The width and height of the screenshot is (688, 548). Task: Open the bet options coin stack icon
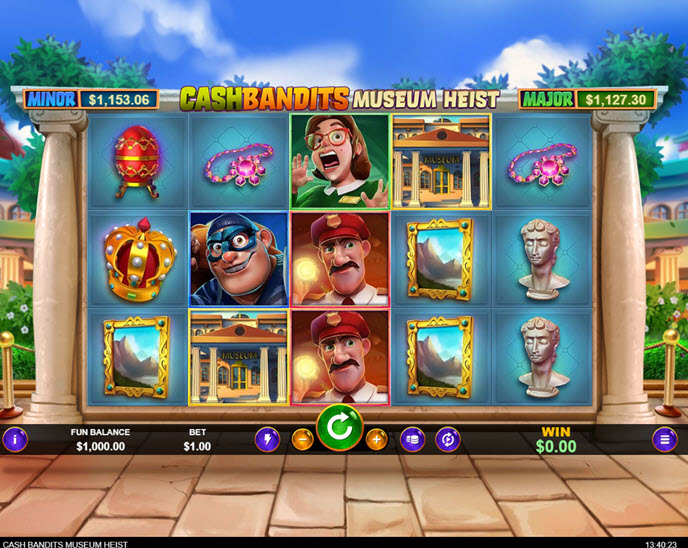tap(412, 439)
